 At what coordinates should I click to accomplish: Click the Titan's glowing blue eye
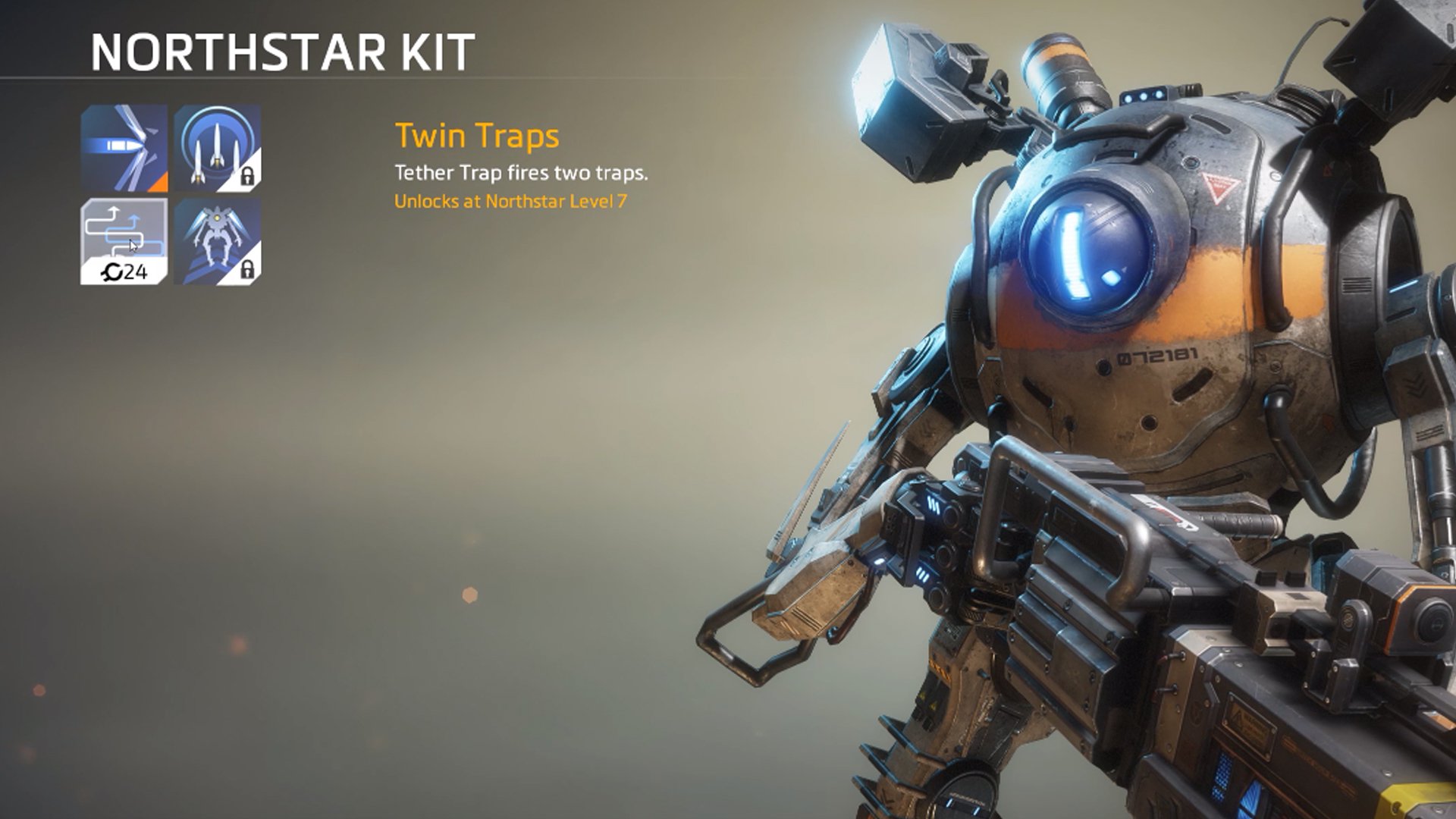1092,250
